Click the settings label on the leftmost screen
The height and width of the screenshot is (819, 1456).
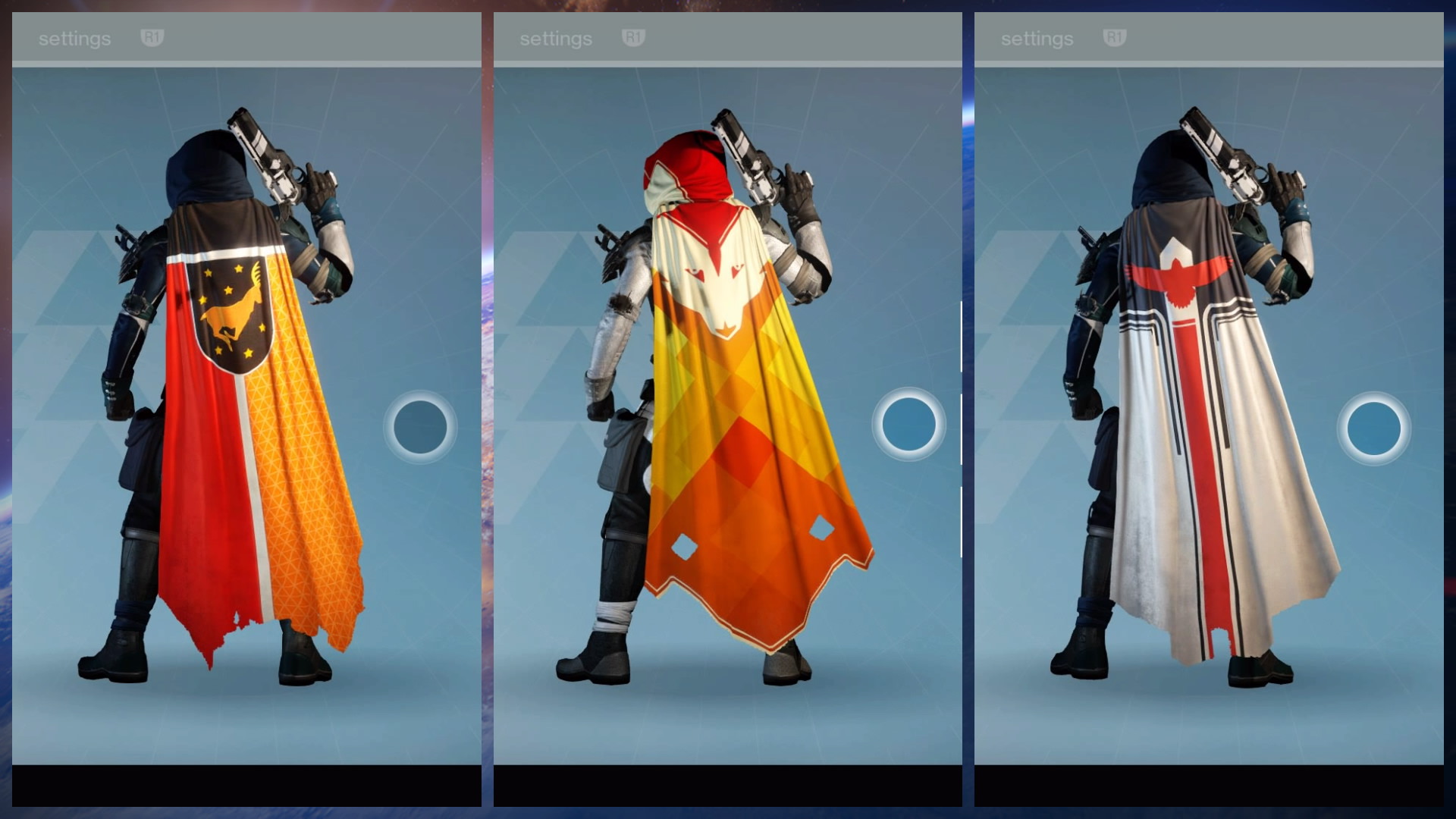(74, 37)
